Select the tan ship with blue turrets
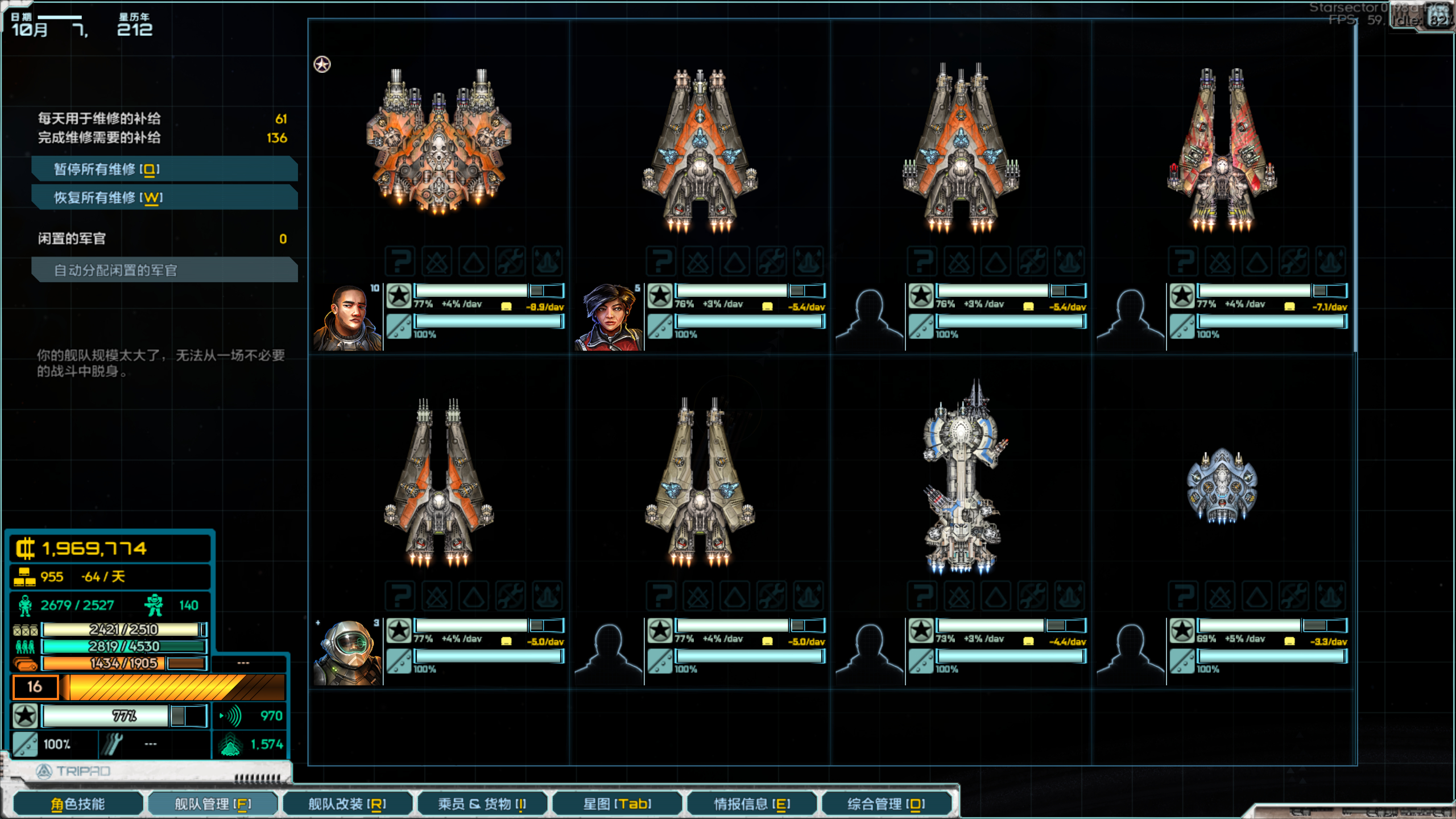Screen dimensions: 1456x819 click(x=700, y=483)
